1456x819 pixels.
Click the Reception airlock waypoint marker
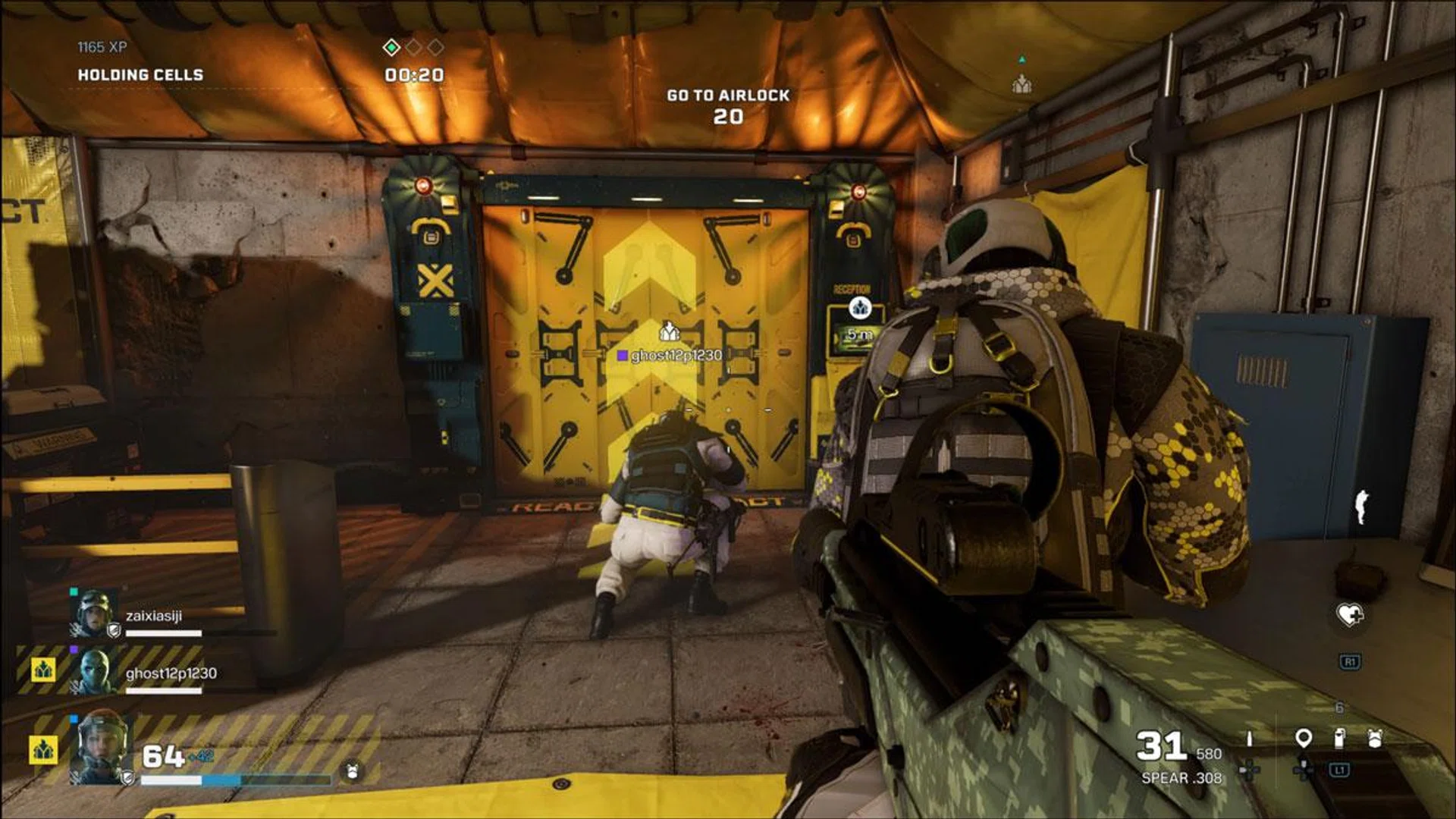859,308
